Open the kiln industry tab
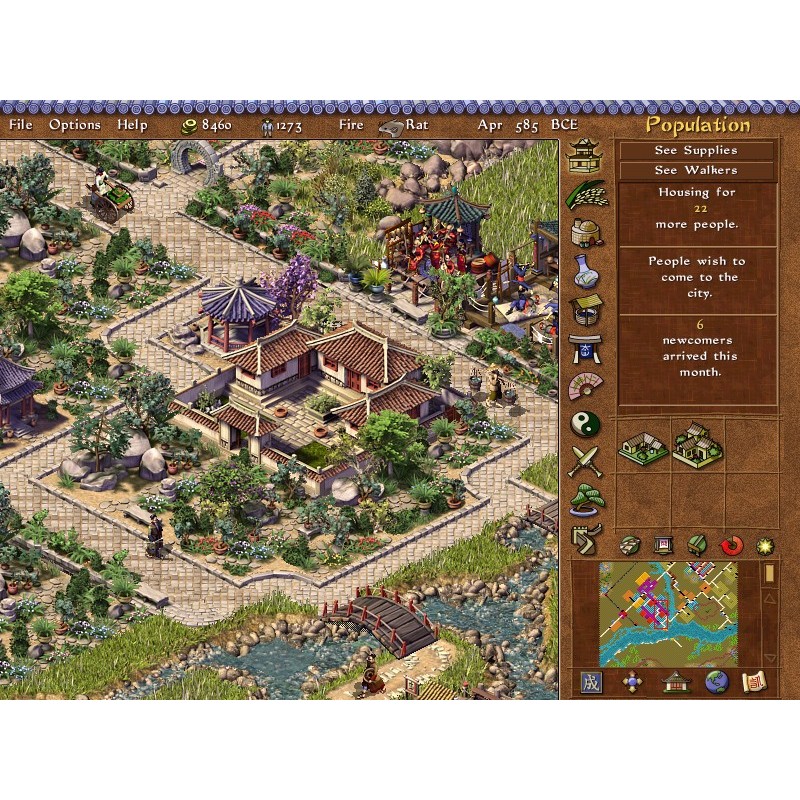This screenshot has height=800, width=800. pyautogui.click(x=586, y=232)
